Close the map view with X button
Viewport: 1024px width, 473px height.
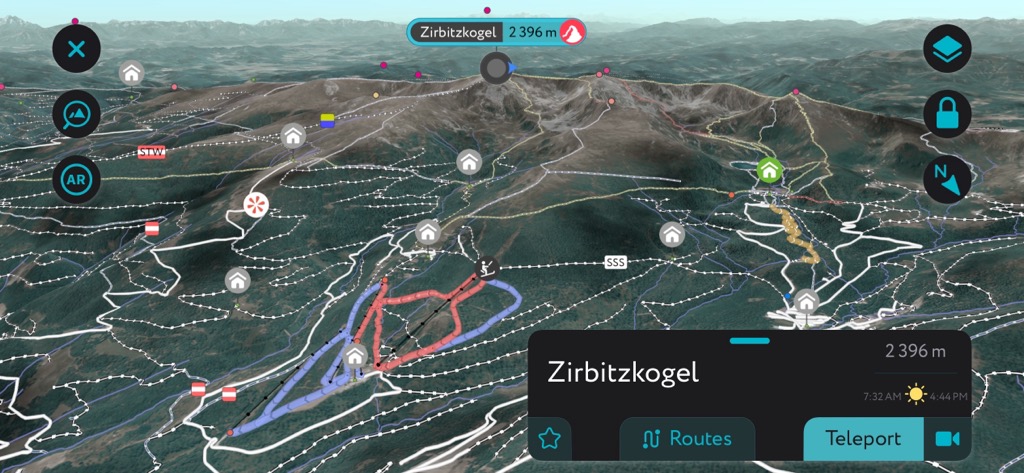[x=76, y=48]
